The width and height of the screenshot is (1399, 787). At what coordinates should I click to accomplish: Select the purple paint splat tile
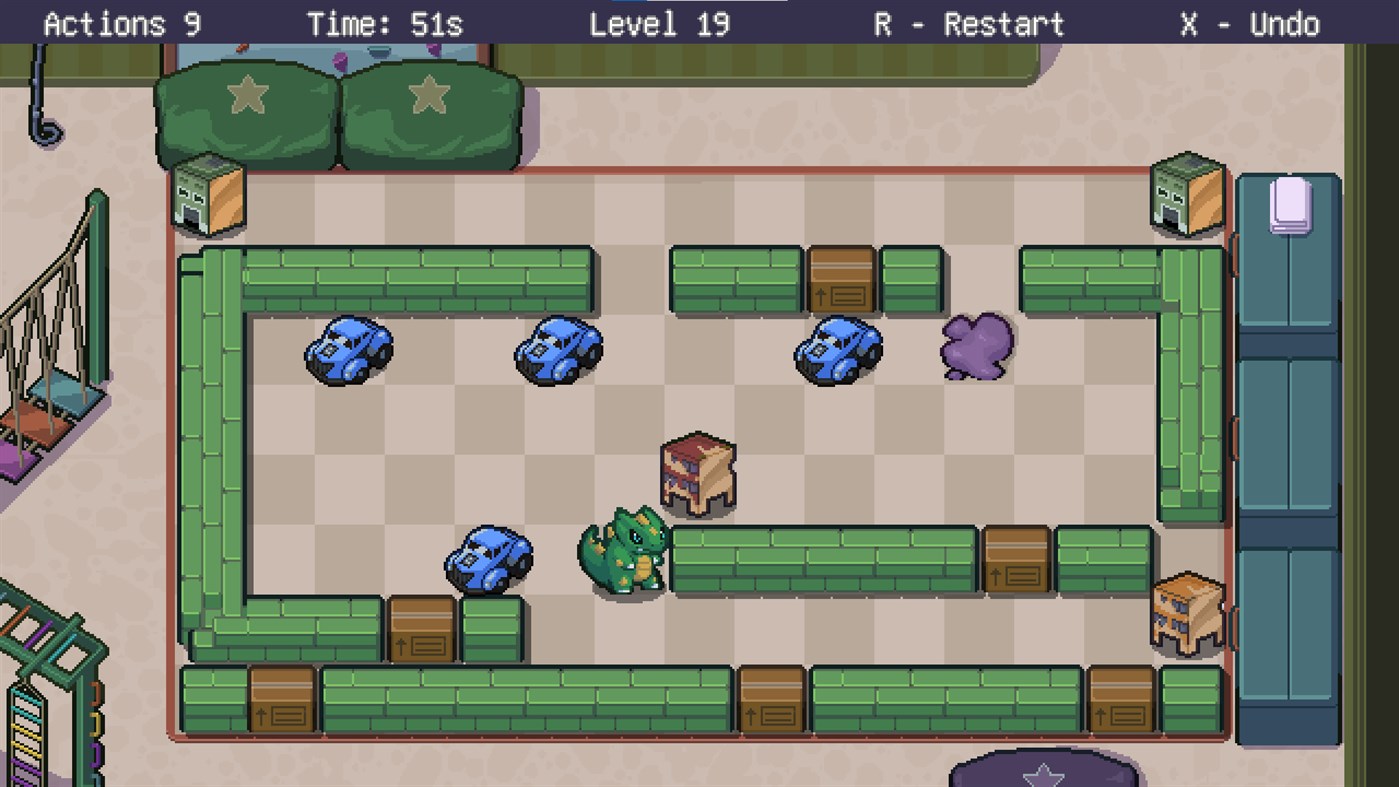pos(975,345)
